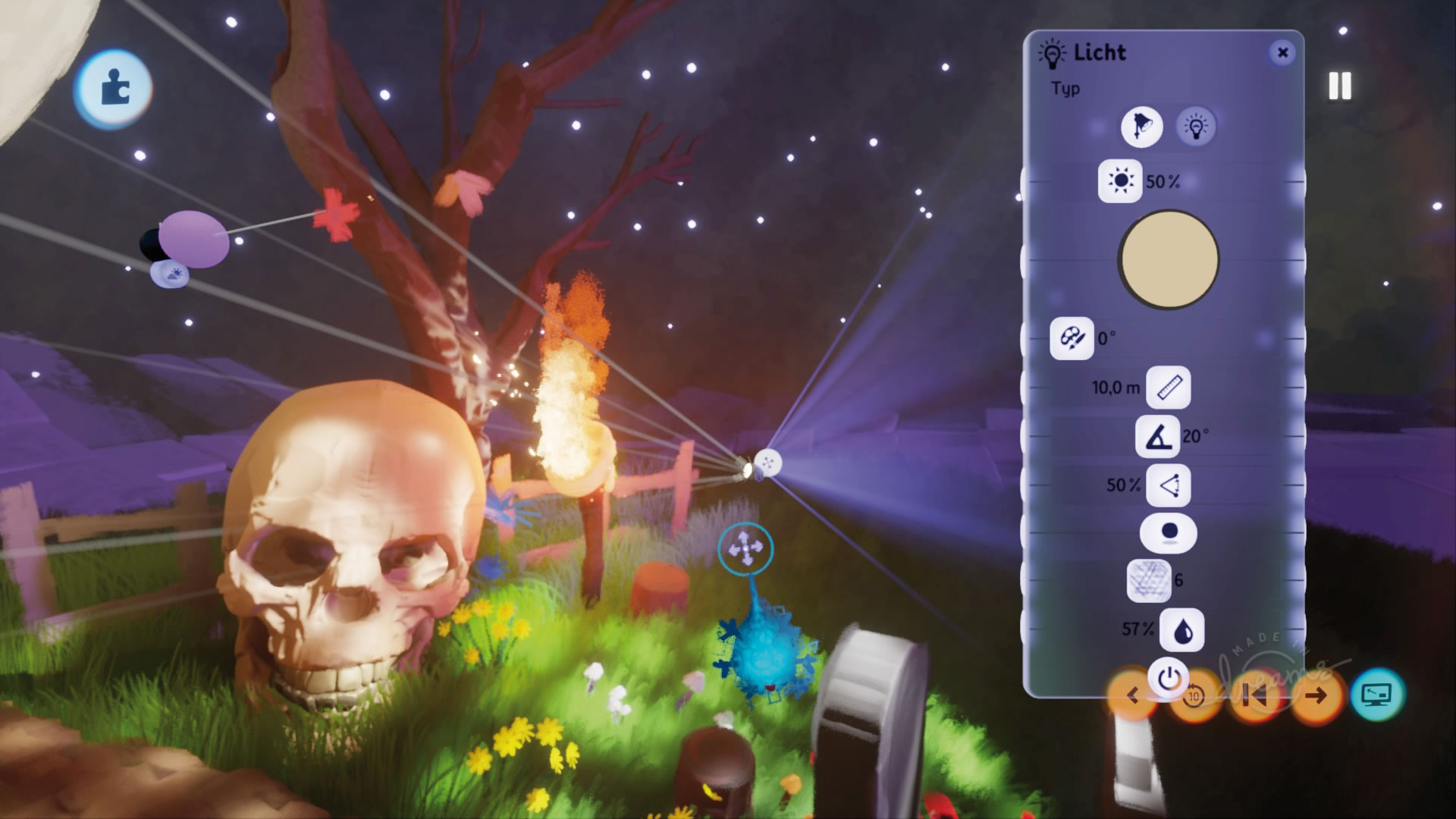Pause time with the pause icon
The width and height of the screenshot is (1456, 819).
[x=1340, y=86]
